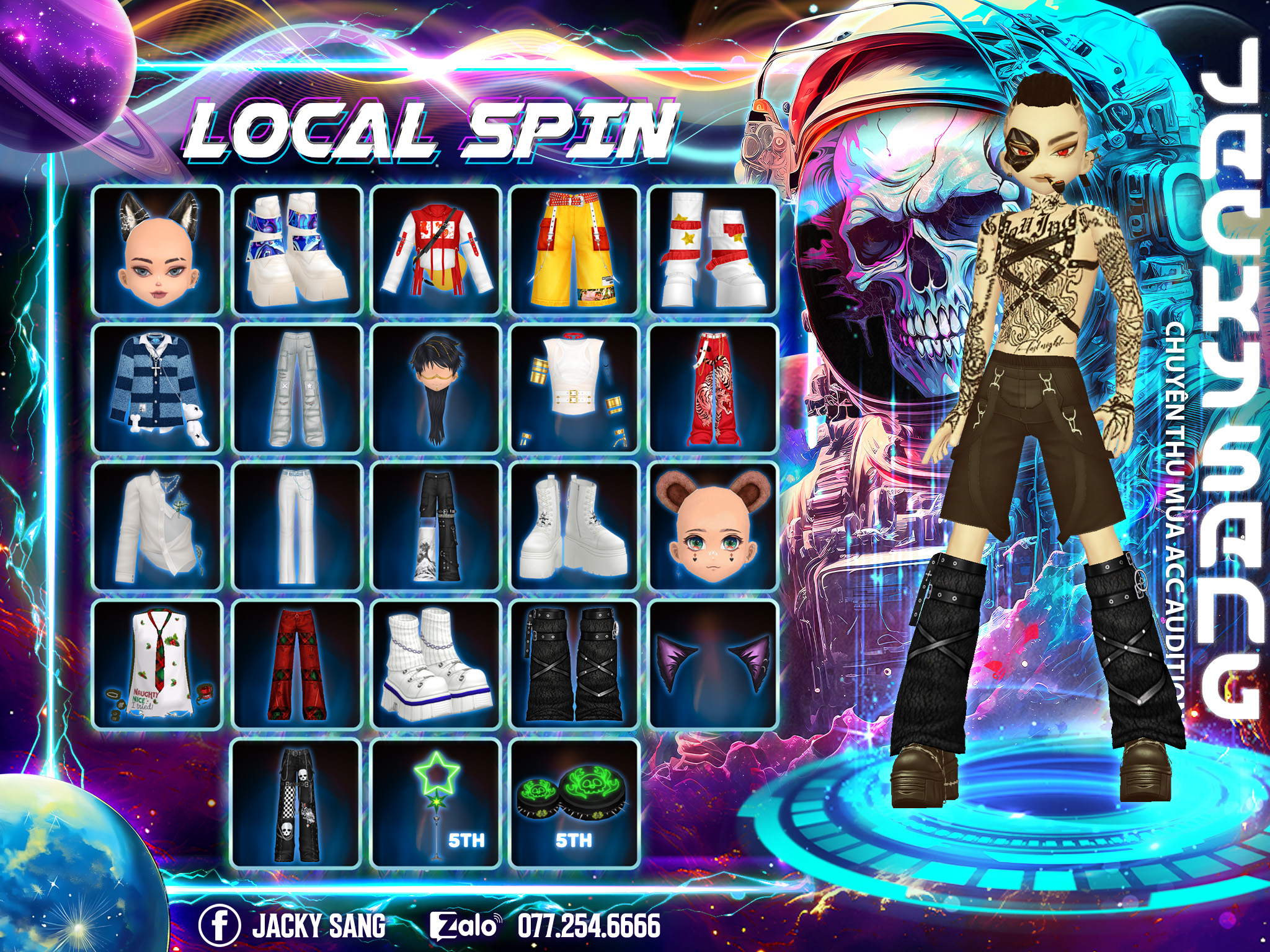Select the red tiger print pants tile
Viewport: 1270px width, 952px height.
click(x=713, y=388)
